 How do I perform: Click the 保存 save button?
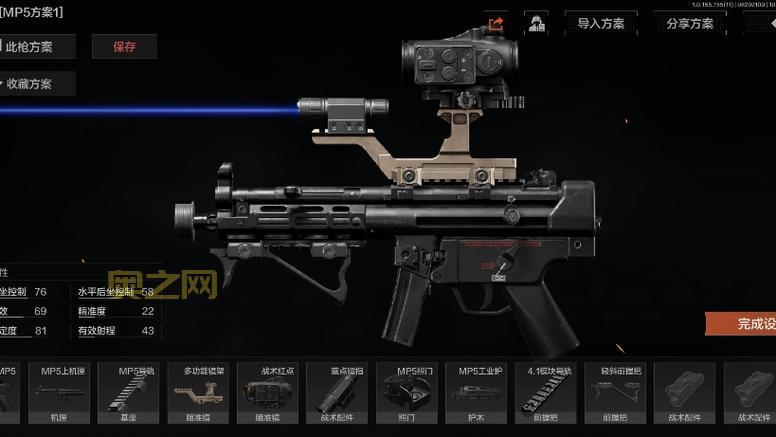(124, 46)
